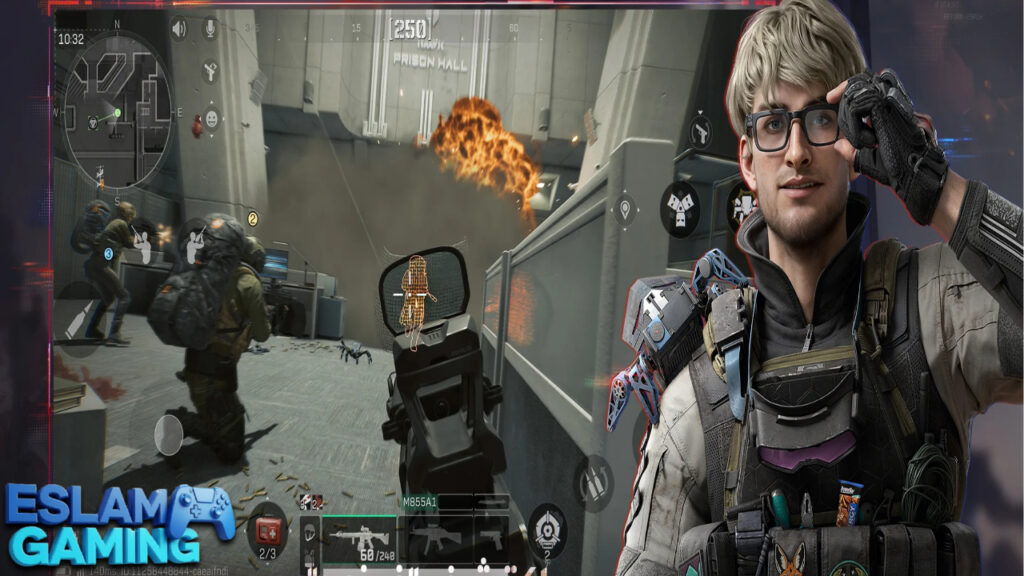
Task: Use the red medkit item
Action: [x=267, y=530]
